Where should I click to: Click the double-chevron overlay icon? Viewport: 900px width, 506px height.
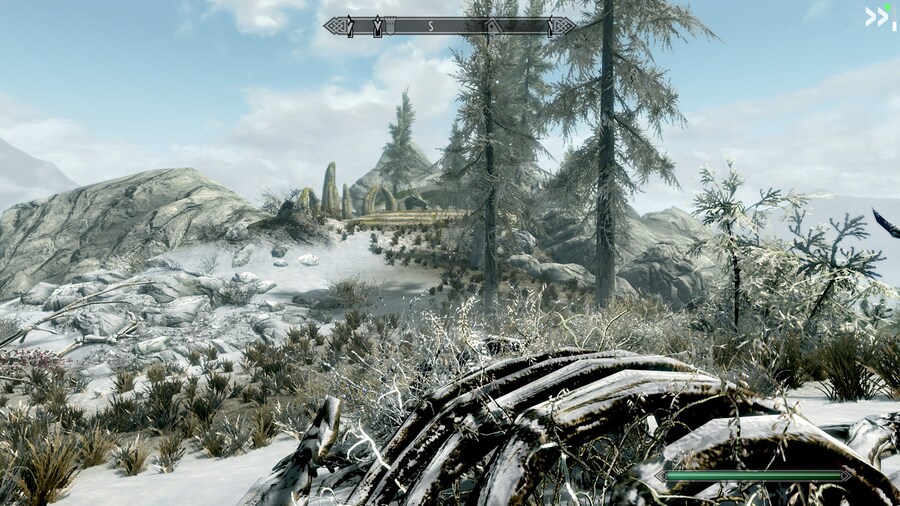[876, 15]
